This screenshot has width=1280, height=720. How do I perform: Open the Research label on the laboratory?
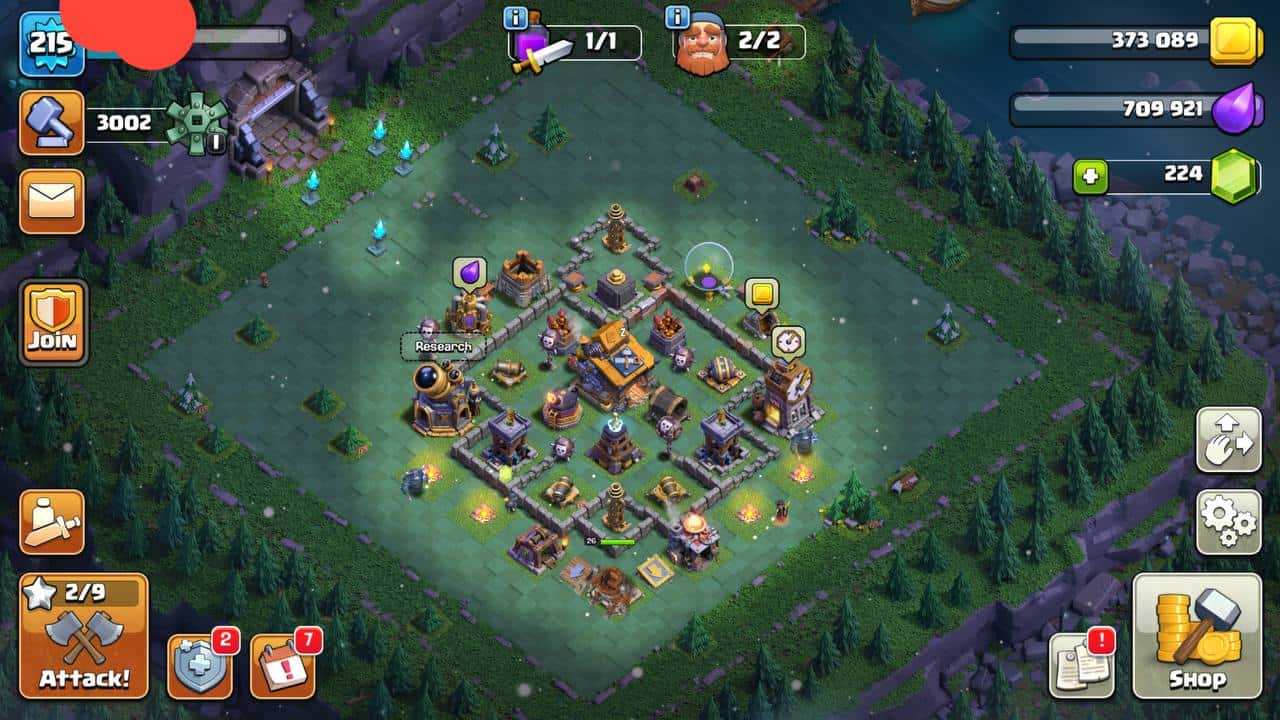443,347
